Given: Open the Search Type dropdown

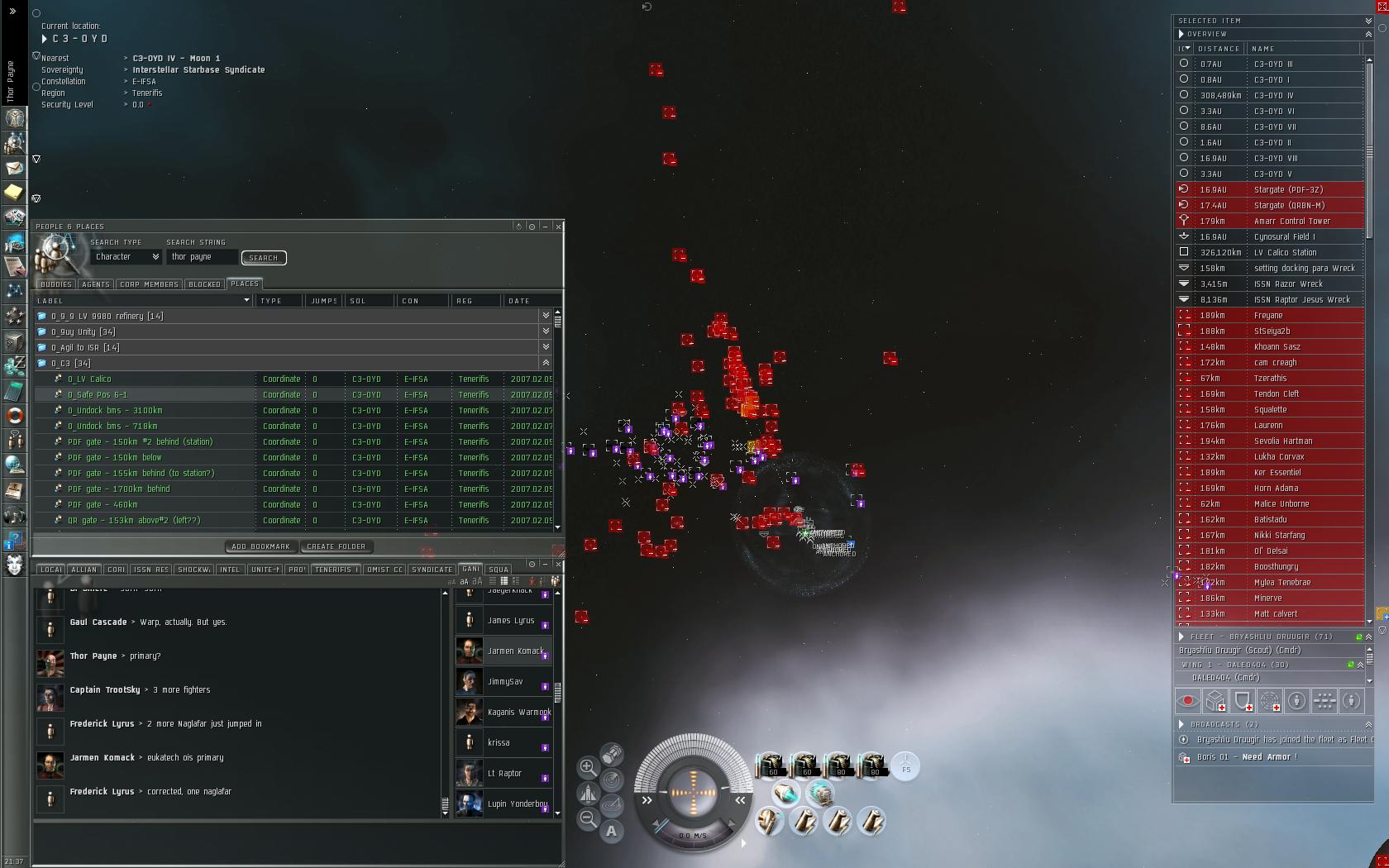Looking at the screenshot, I should [x=126, y=257].
